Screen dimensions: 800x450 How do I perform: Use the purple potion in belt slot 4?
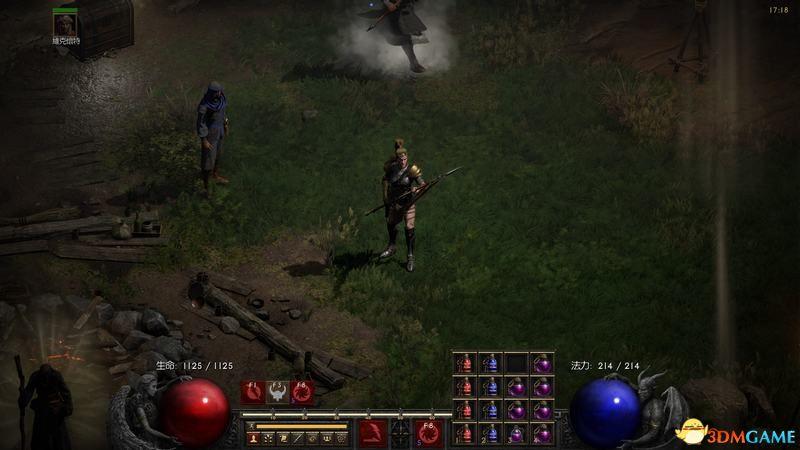pyautogui.click(x=541, y=434)
